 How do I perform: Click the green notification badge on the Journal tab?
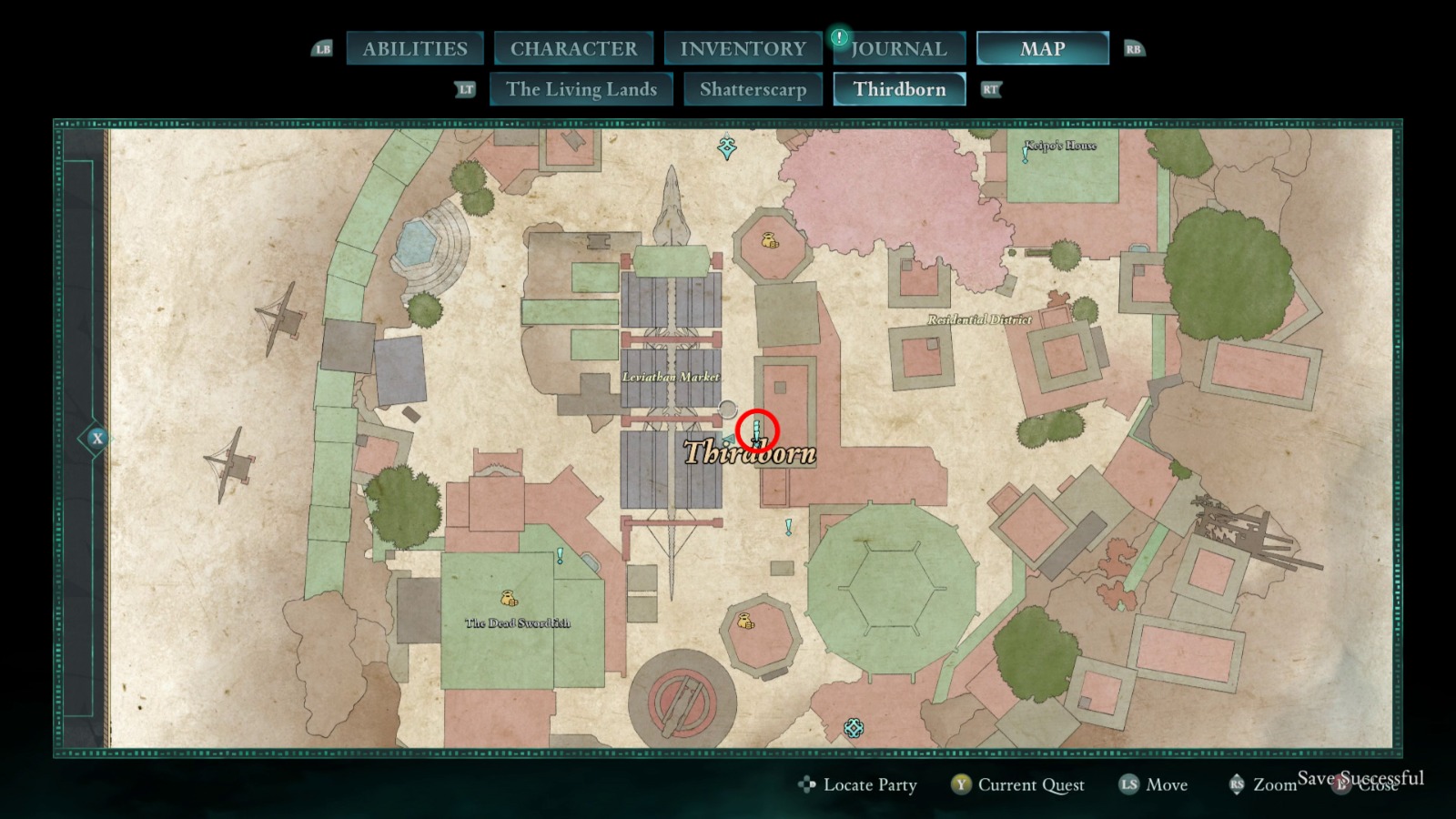837,38
